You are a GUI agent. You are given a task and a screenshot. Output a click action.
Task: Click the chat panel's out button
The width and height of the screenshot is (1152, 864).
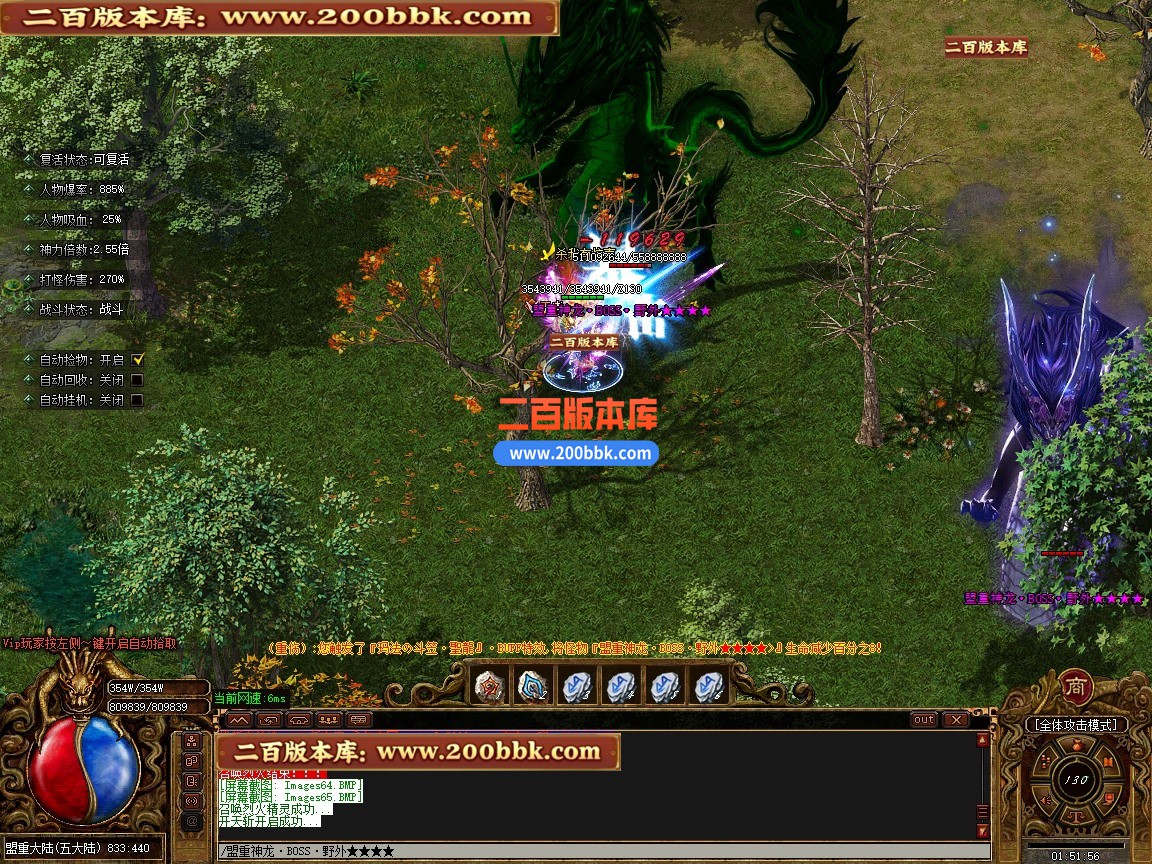pyautogui.click(x=924, y=719)
